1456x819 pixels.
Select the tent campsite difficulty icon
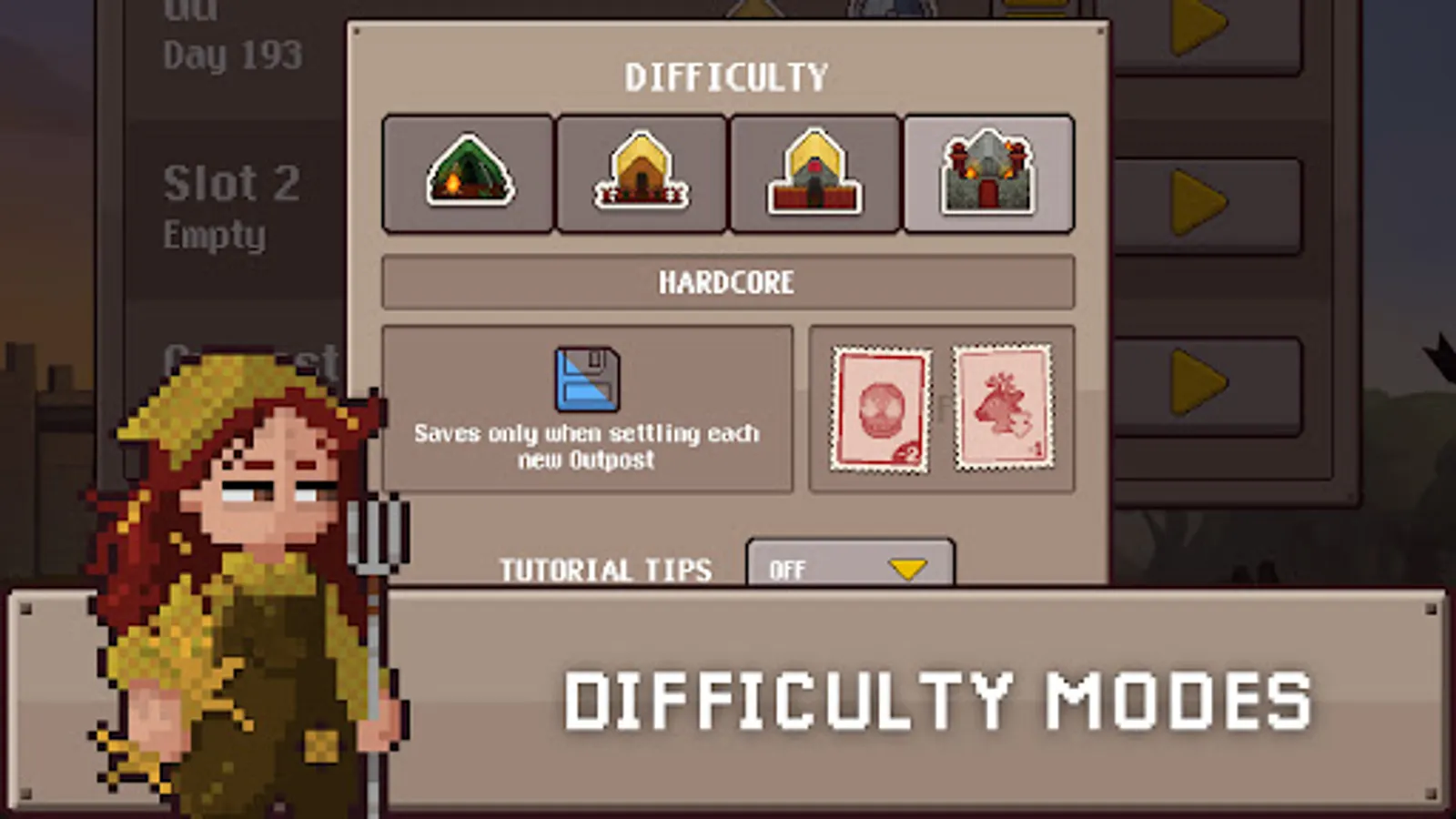(468, 173)
